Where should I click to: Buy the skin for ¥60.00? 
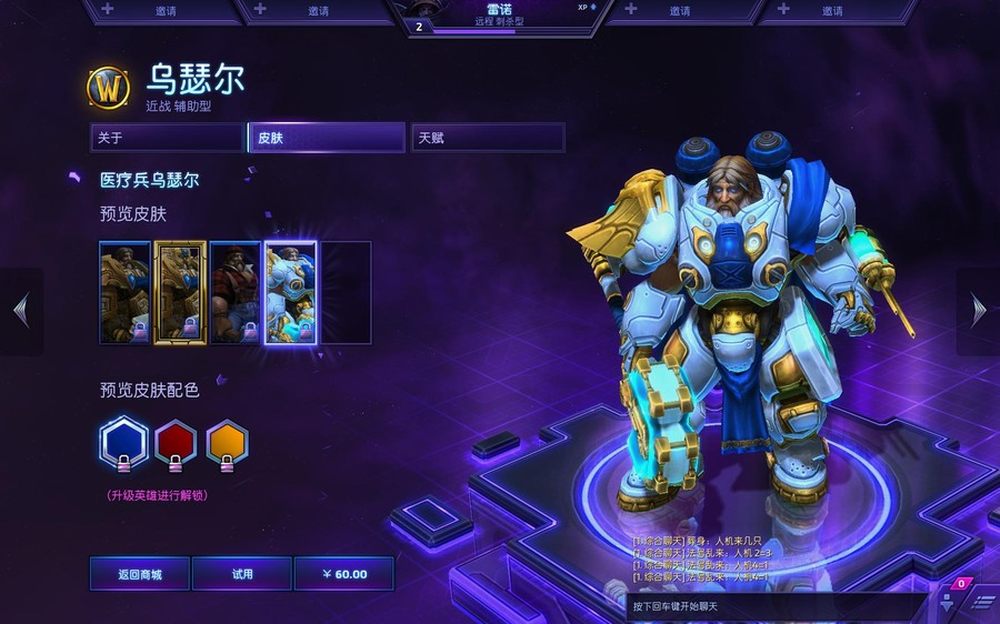[x=344, y=574]
